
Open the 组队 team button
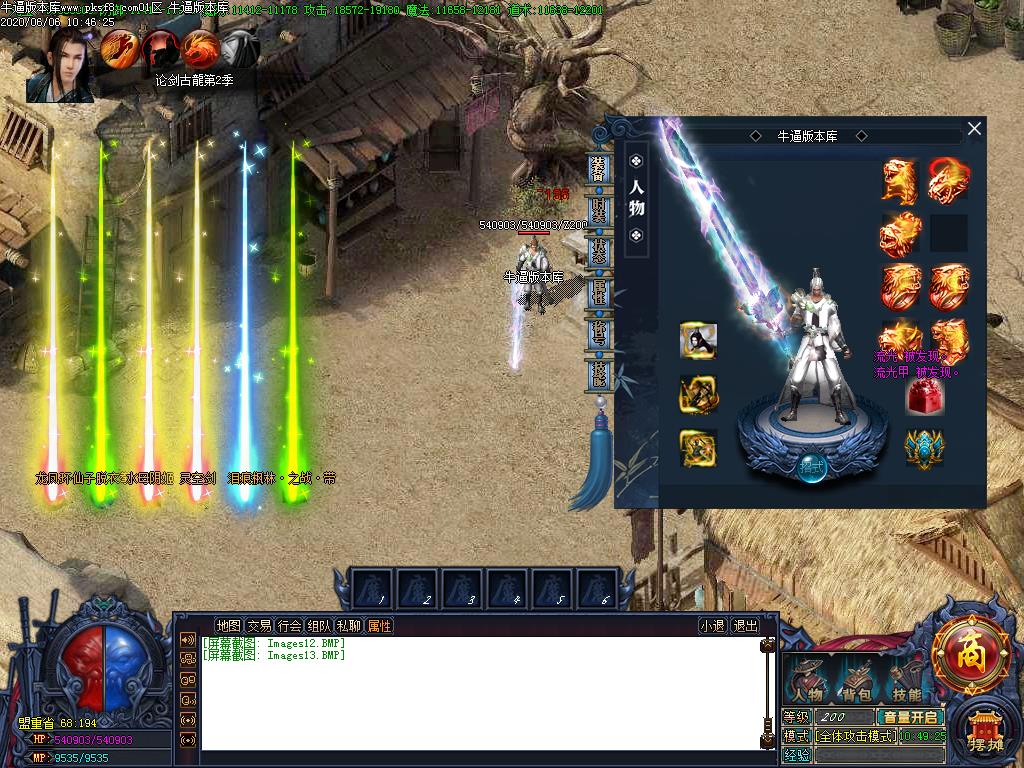coord(319,626)
